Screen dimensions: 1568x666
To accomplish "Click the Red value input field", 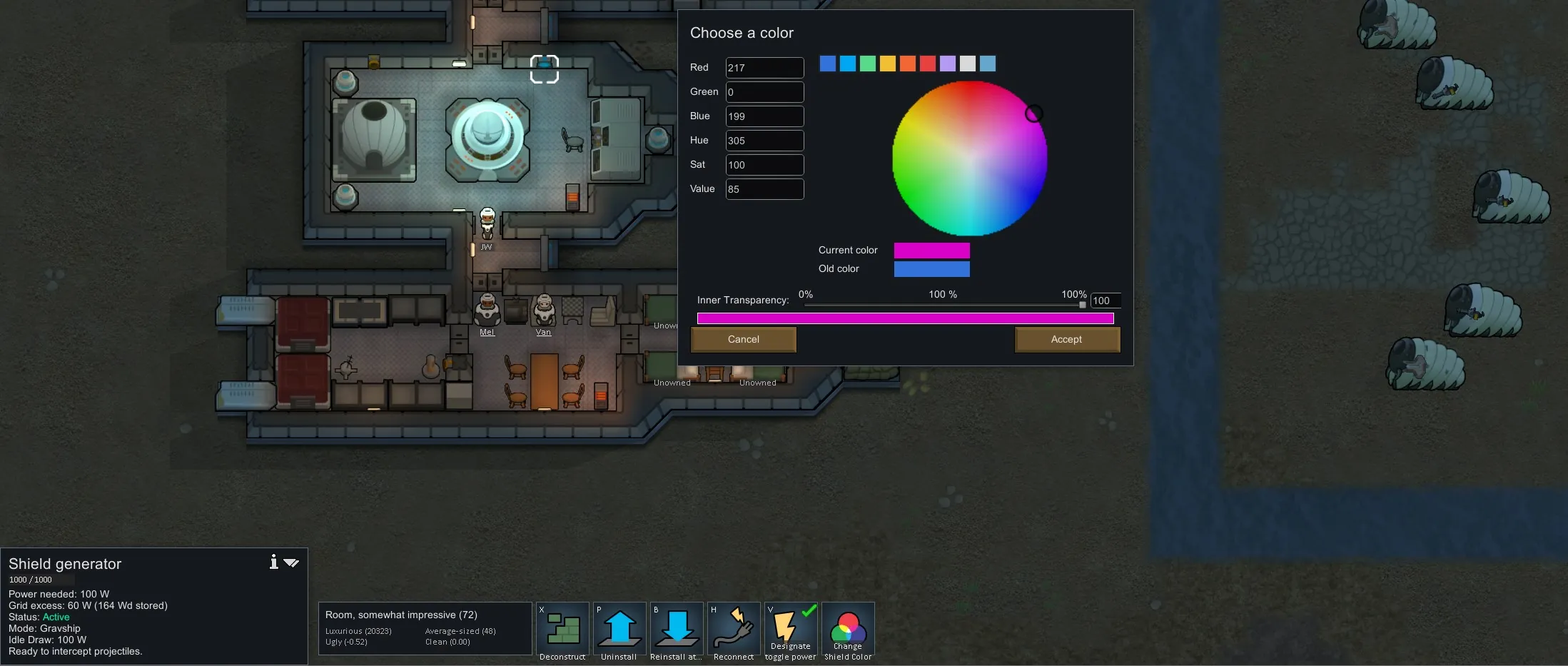I will [x=764, y=68].
